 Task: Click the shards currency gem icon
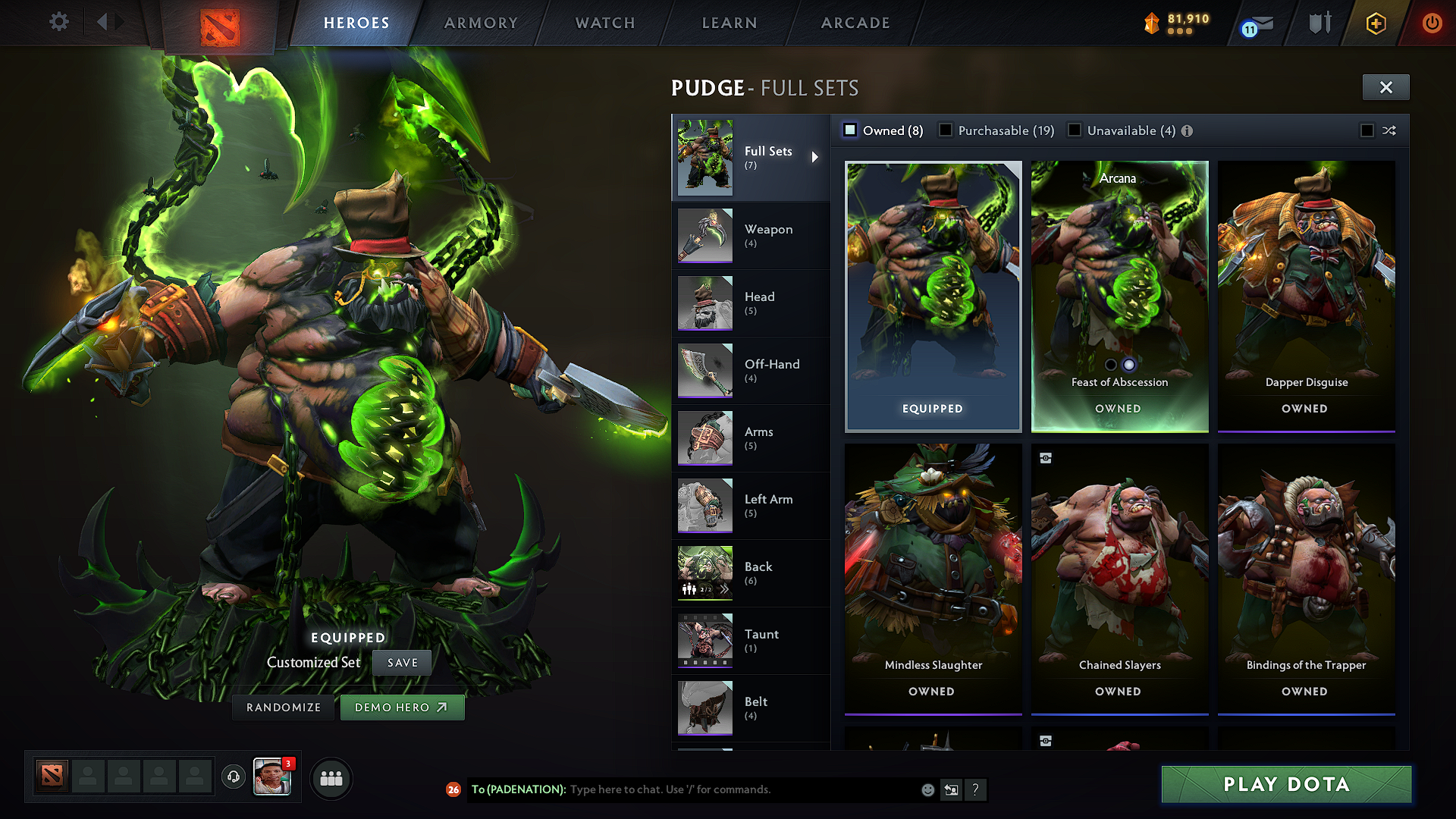(1151, 23)
